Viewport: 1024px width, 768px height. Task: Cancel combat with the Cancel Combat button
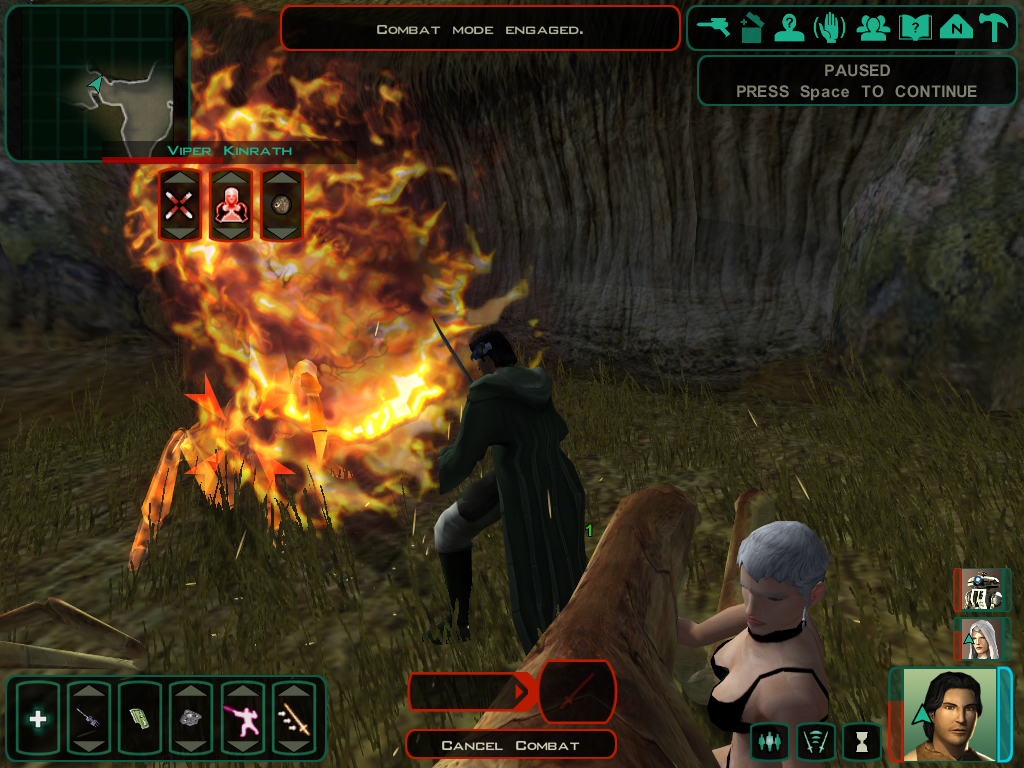coord(511,745)
